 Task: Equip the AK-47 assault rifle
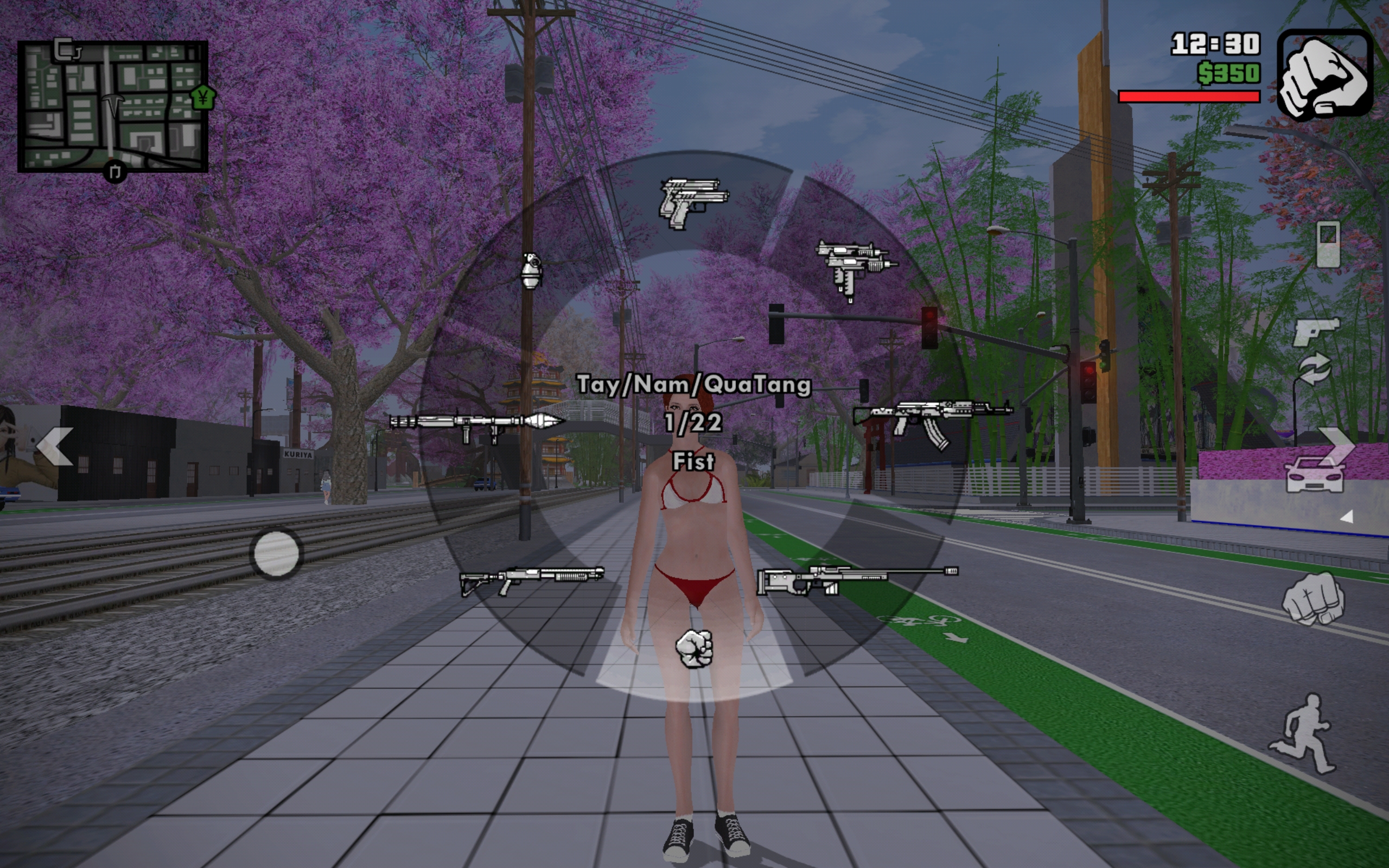coord(932,422)
